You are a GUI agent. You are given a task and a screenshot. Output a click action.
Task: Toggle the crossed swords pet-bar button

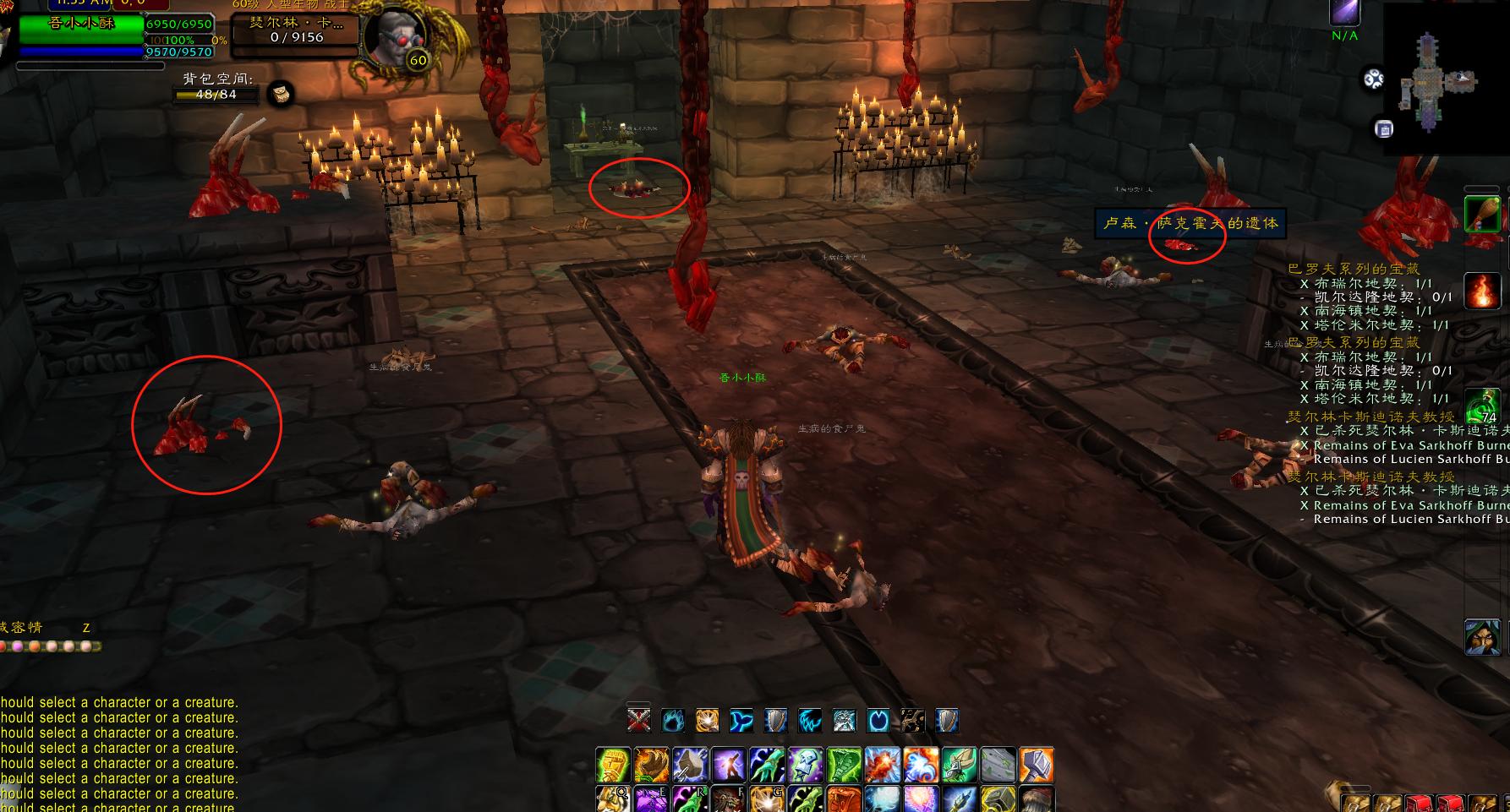[x=639, y=720]
